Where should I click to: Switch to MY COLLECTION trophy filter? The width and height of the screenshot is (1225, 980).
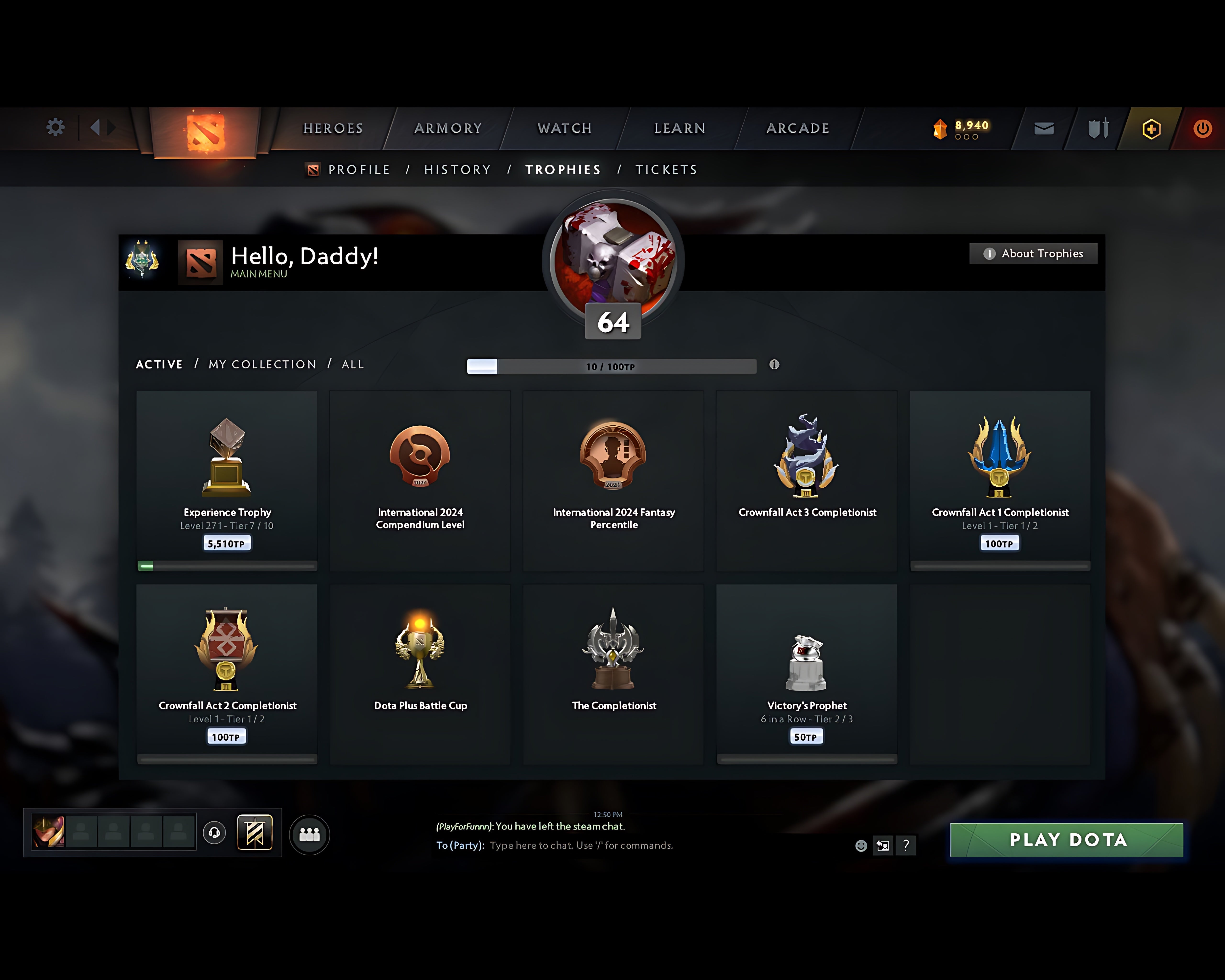pyautogui.click(x=262, y=364)
